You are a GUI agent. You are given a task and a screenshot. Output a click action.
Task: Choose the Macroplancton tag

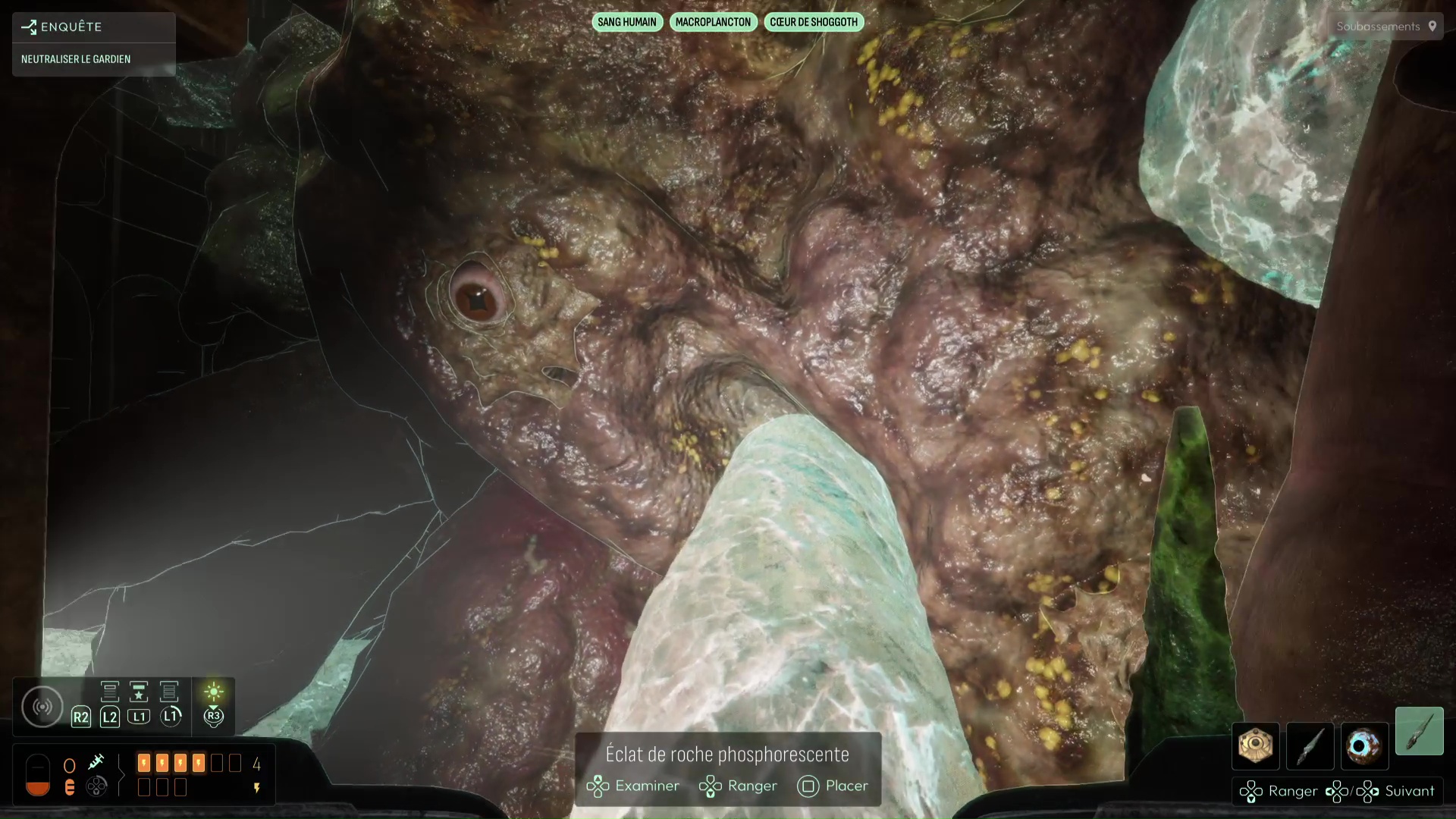point(712,22)
